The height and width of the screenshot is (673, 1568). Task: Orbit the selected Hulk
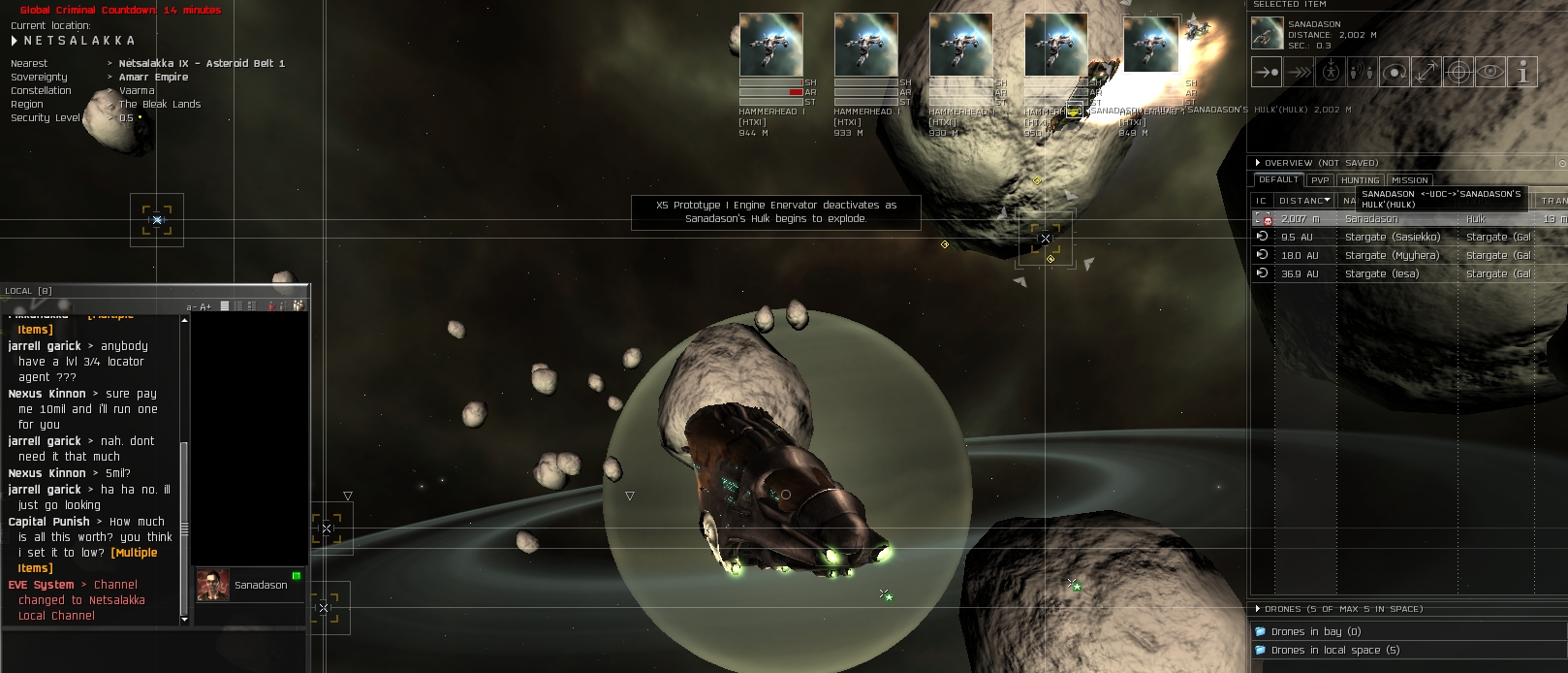[1395, 72]
